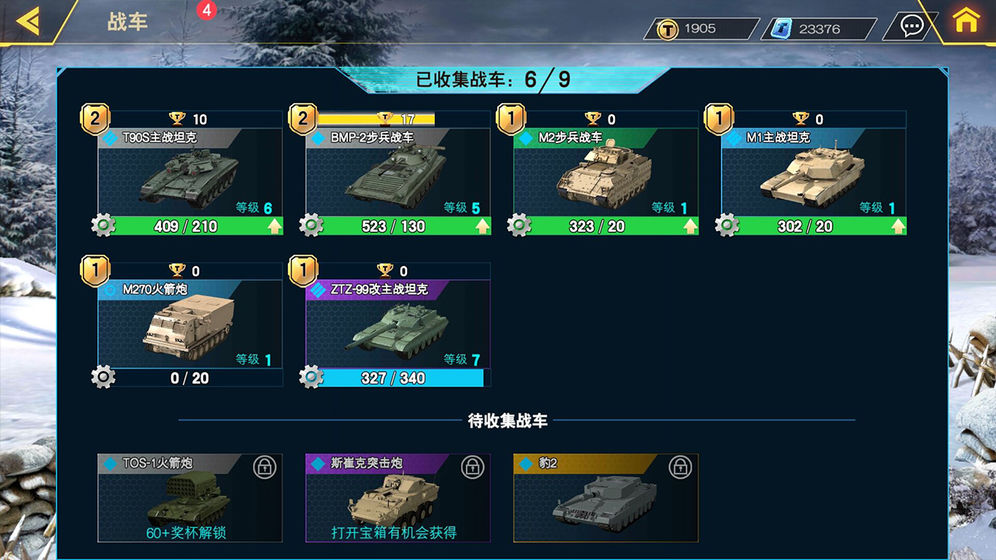Open the gear icon on M270 card
Image resolution: width=996 pixels, height=560 pixels.
tap(103, 377)
